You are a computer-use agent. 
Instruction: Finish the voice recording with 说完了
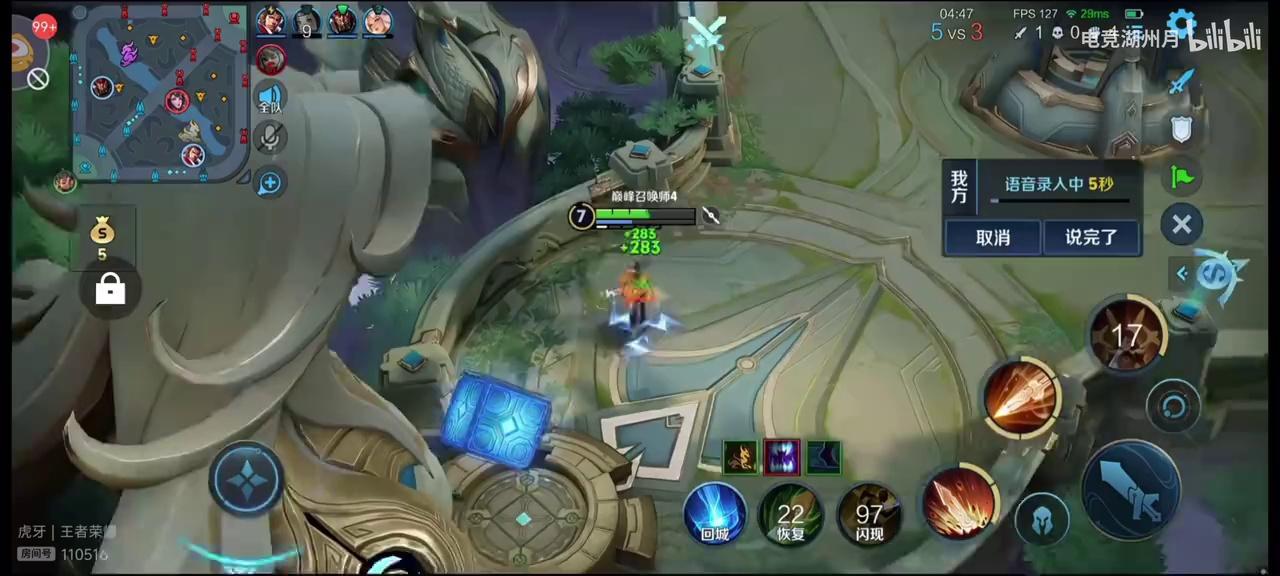click(1090, 238)
